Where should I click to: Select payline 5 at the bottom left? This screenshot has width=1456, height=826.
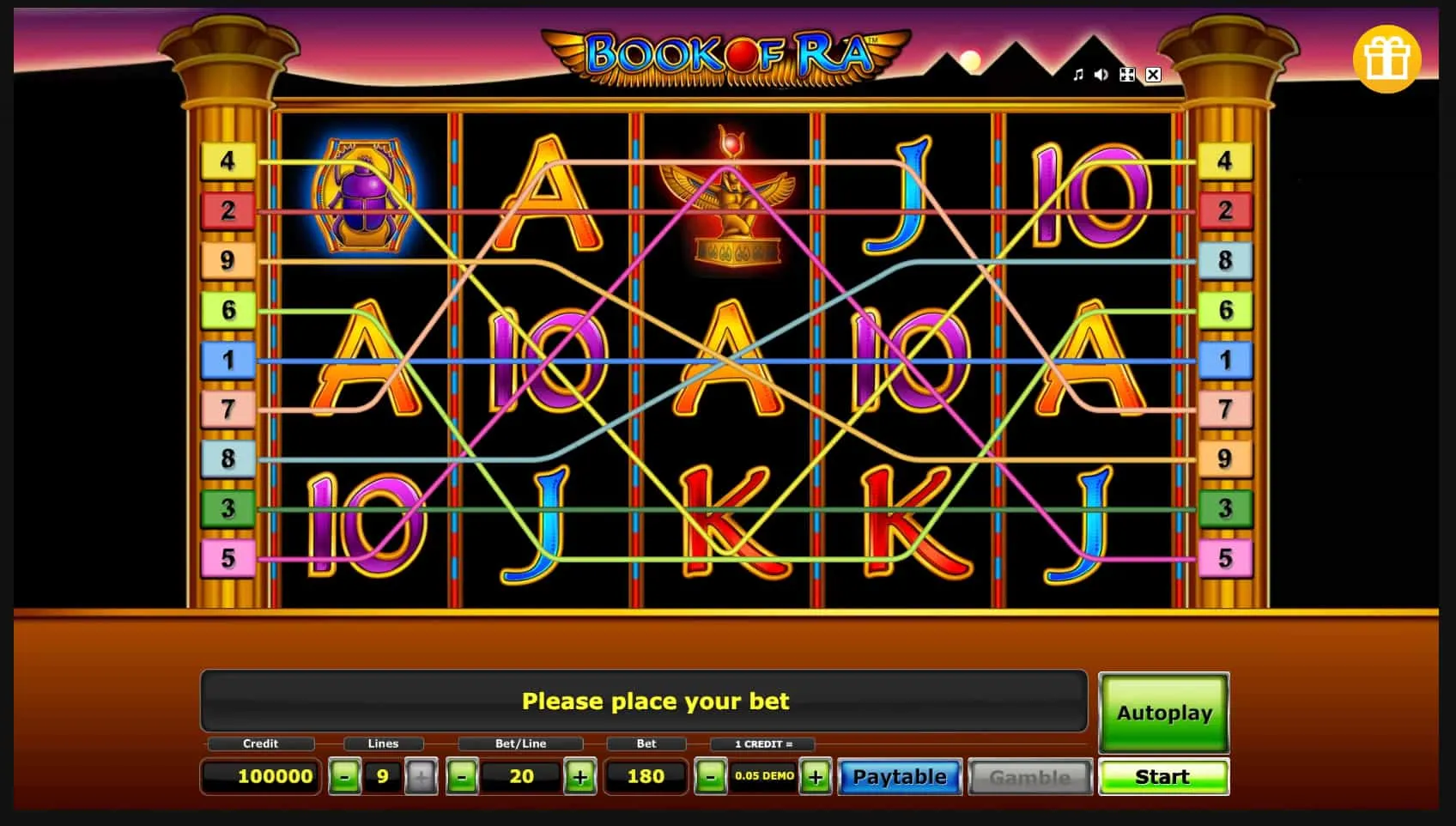click(227, 558)
